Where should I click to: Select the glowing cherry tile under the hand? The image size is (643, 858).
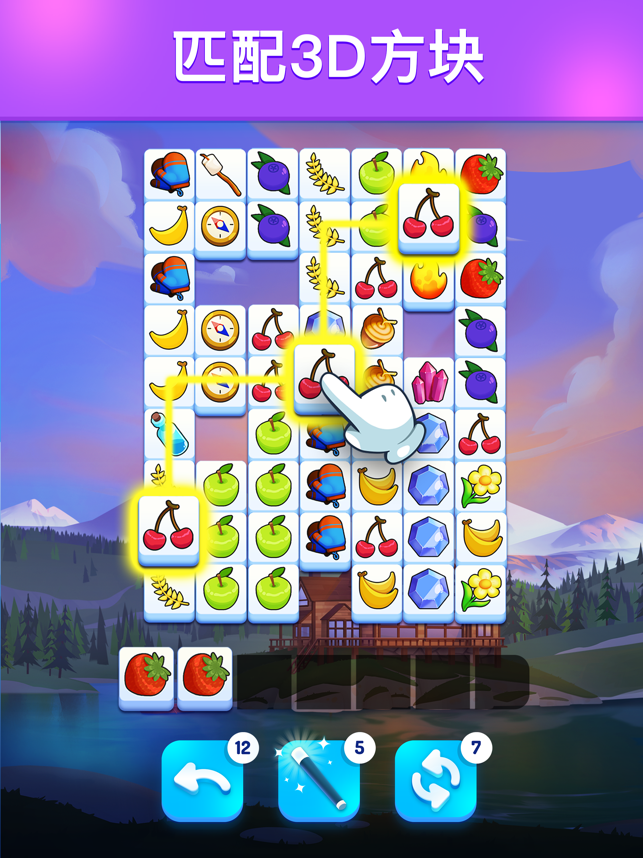pos(322,379)
